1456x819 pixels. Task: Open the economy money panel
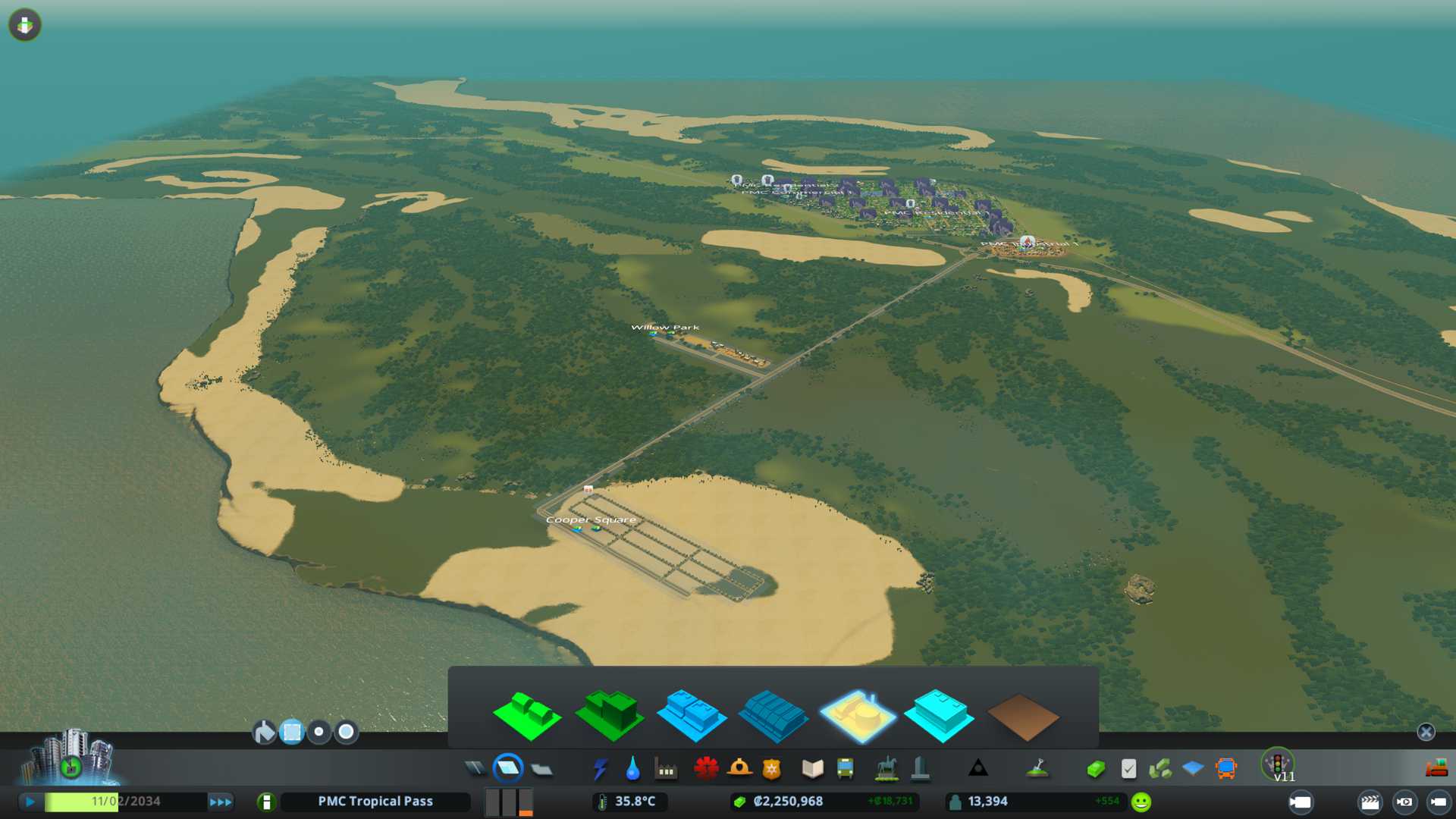tap(1095, 769)
